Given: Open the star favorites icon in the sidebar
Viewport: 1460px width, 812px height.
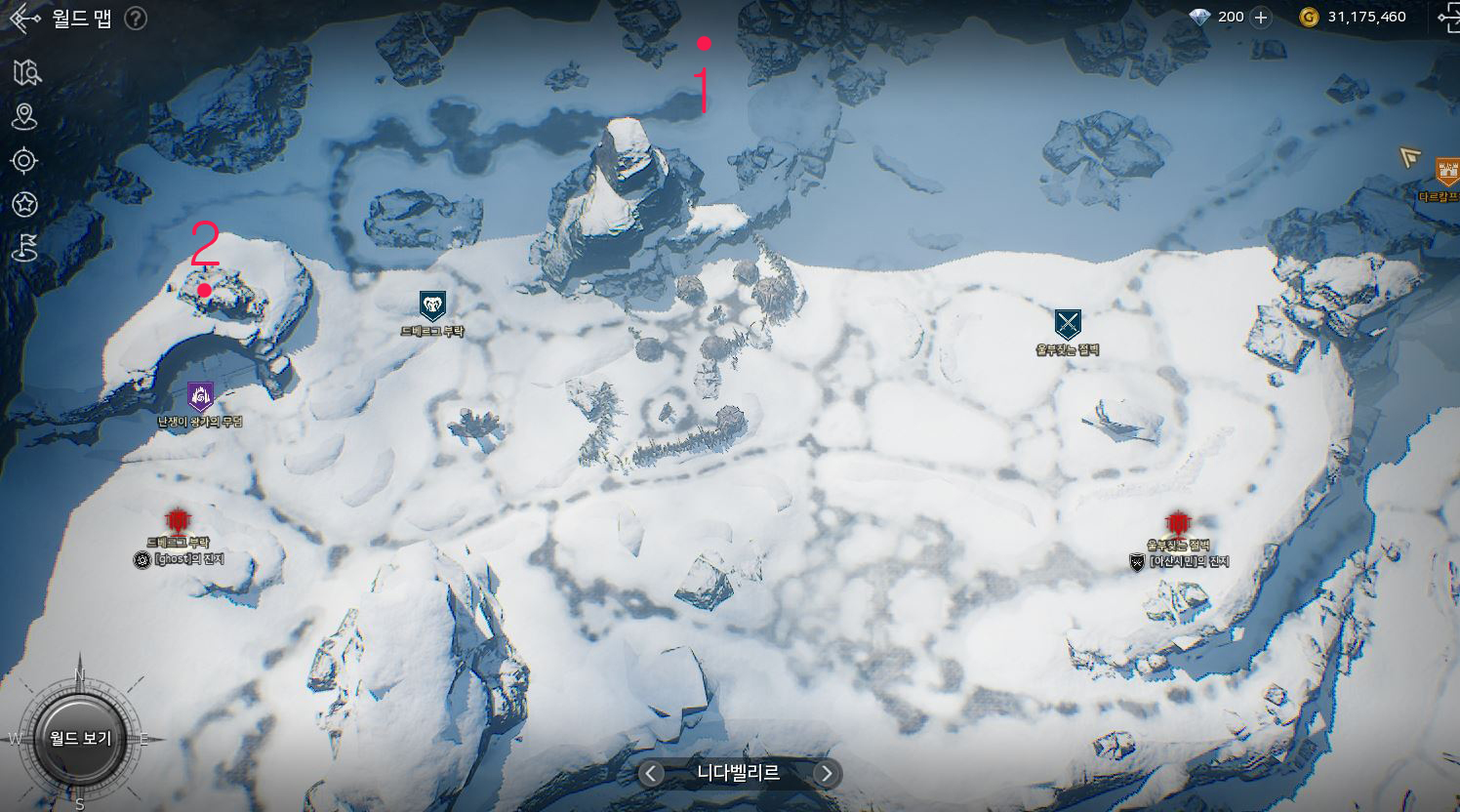Looking at the screenshot, I should point(24,204).
